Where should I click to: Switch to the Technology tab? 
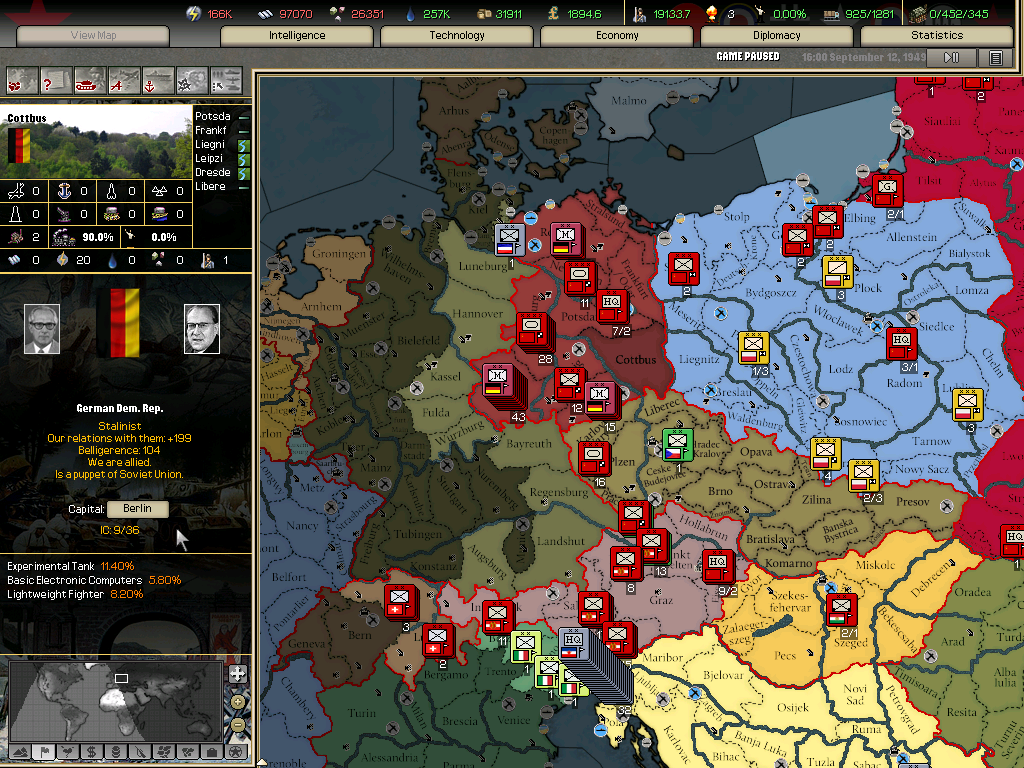[x=457, y=35]
